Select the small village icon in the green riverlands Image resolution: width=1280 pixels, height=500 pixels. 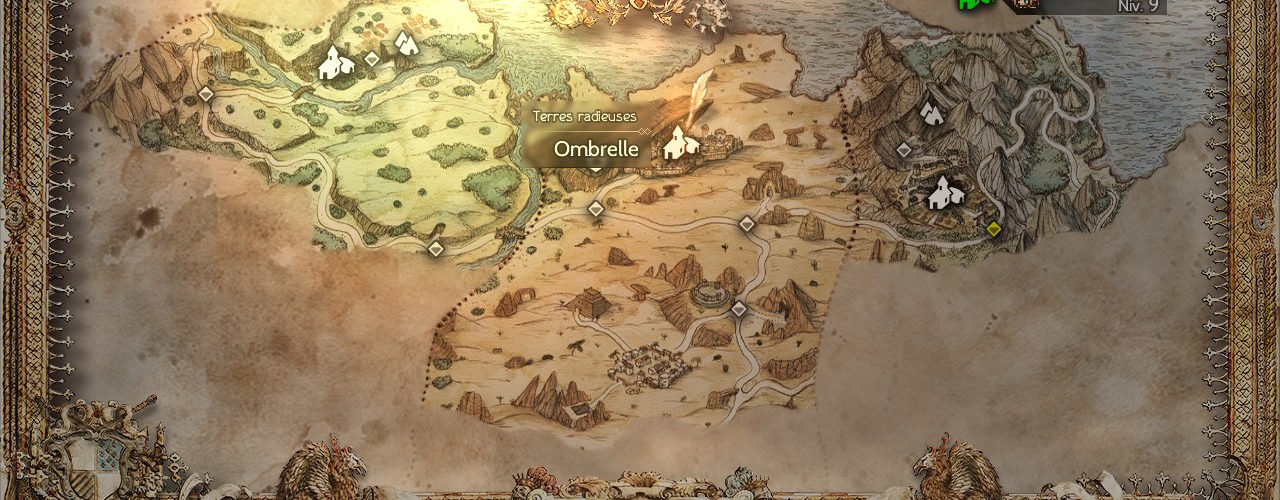[405, 43]
